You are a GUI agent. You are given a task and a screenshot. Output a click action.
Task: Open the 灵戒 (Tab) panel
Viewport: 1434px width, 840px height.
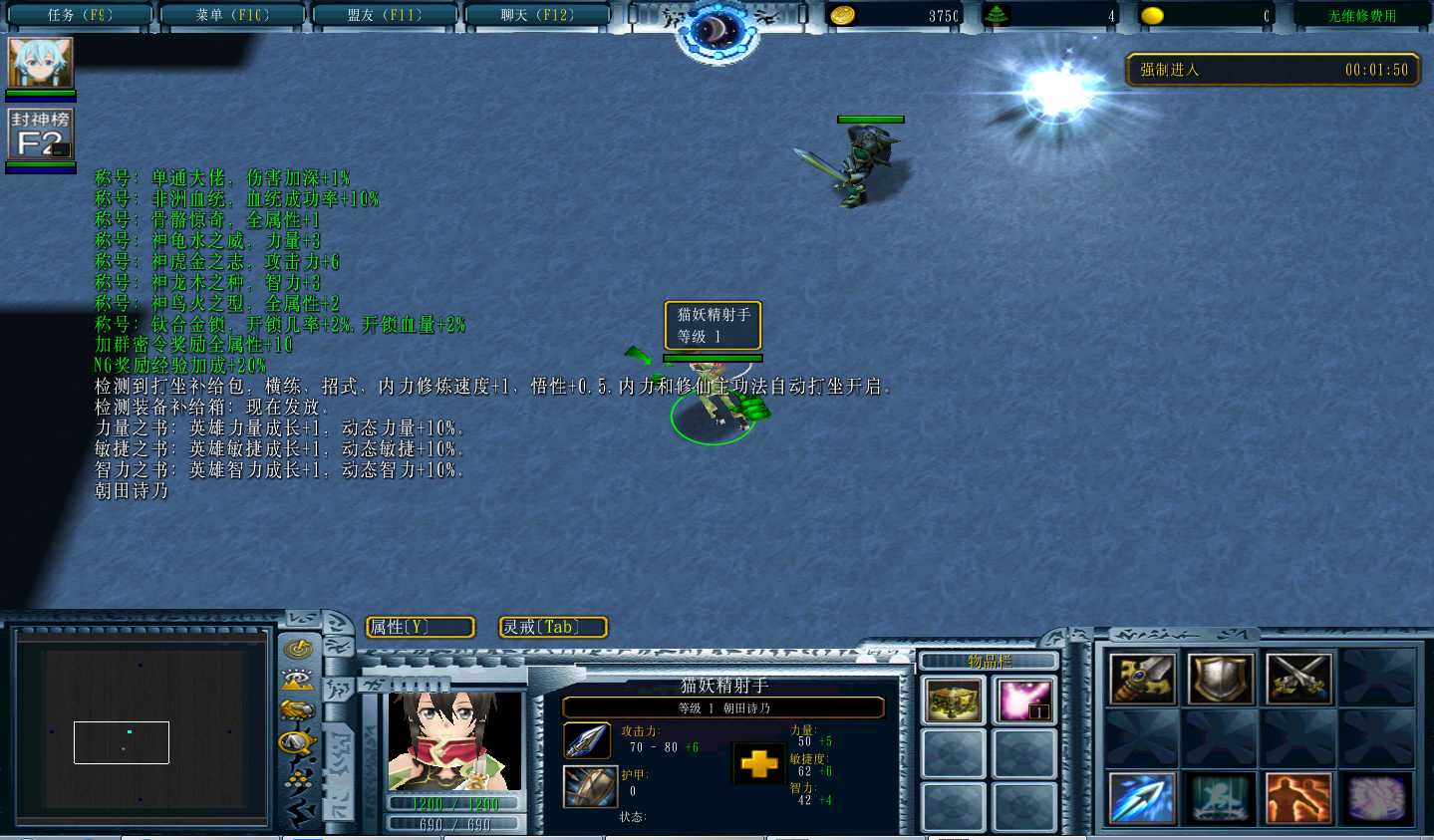pos(552,627)
